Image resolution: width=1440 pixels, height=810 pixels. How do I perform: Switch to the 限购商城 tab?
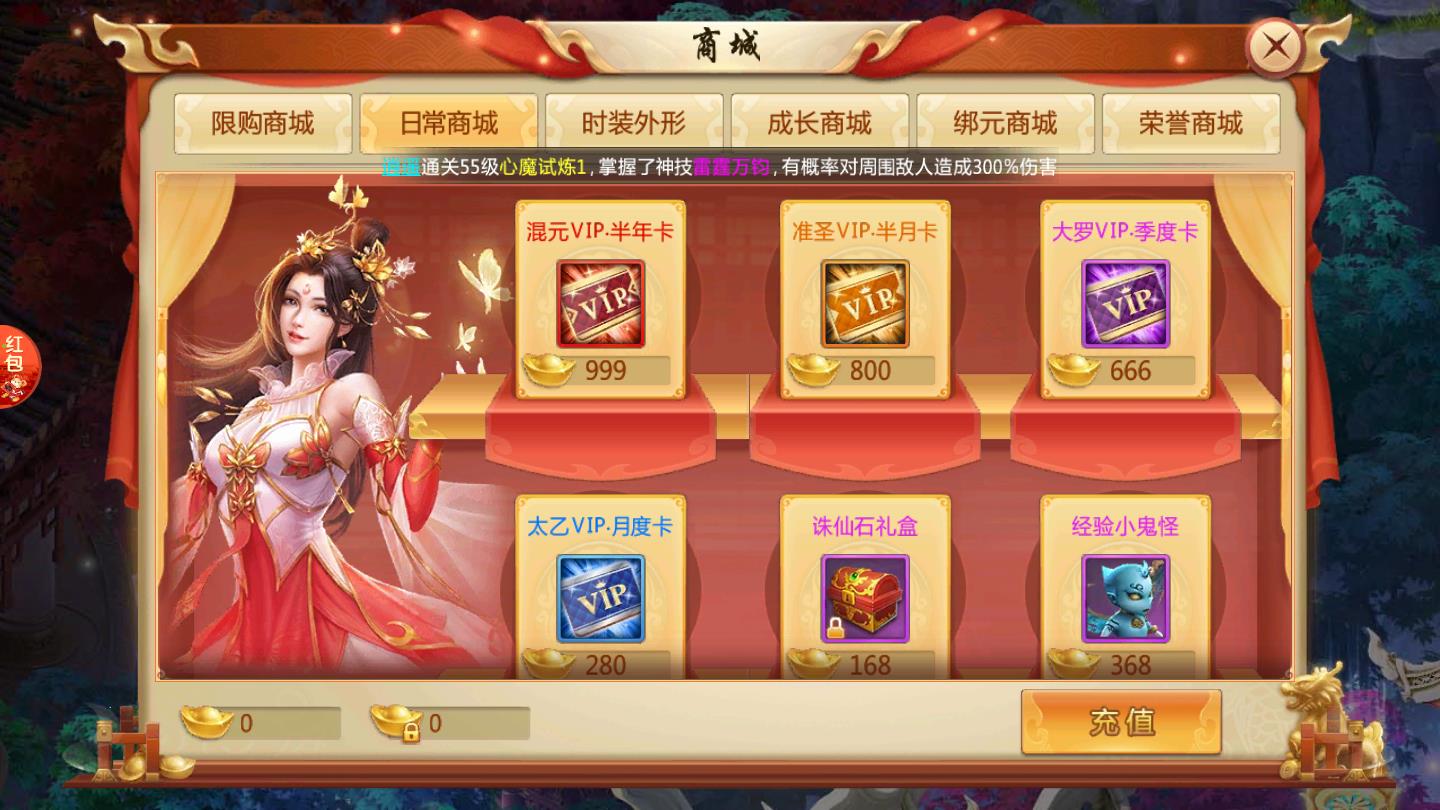click(262, 122)
